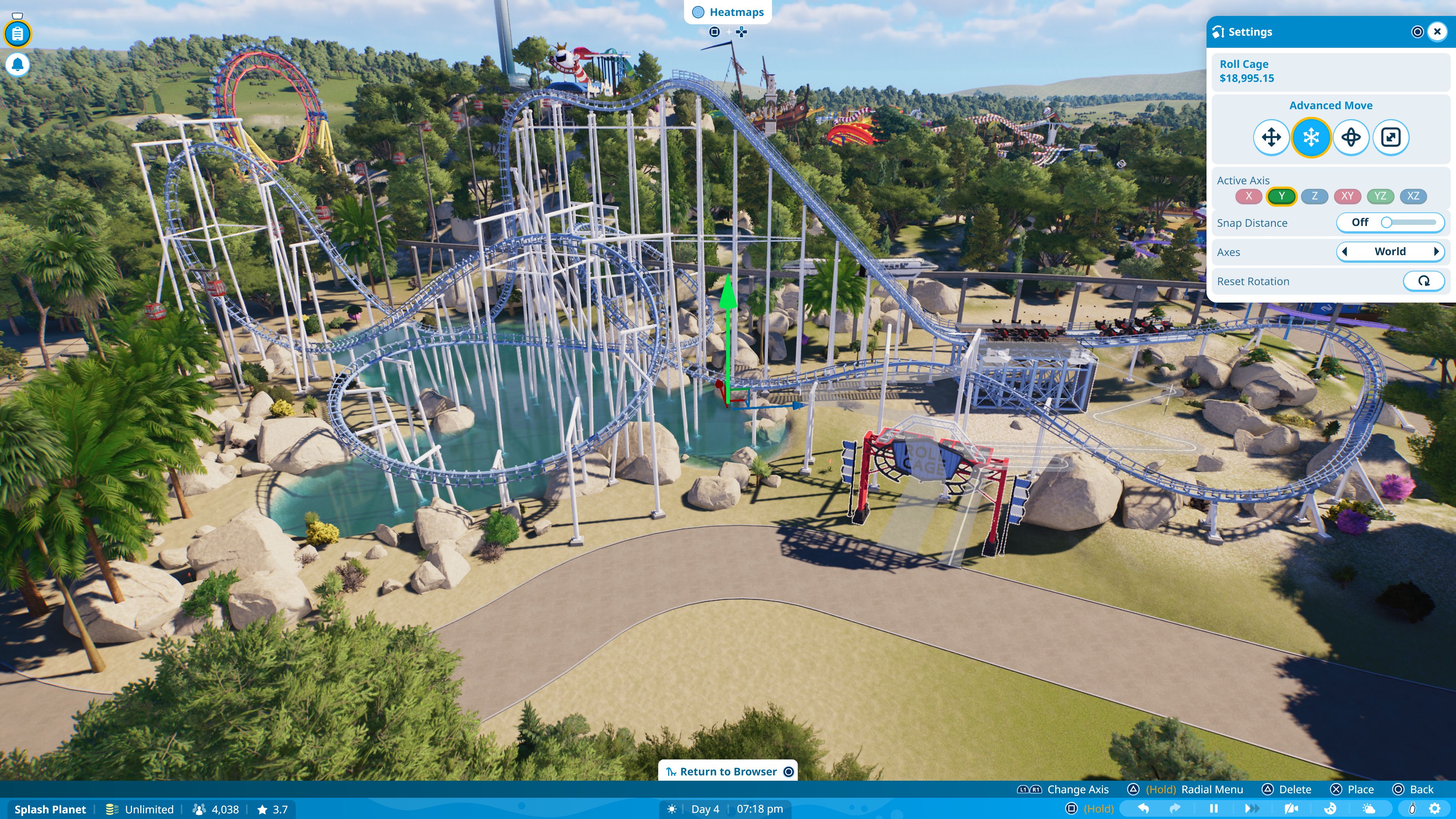Screen dimensions: 1456x819
Task: Activate the X axis in Active Axis
Action: (x=1249, y=196)
